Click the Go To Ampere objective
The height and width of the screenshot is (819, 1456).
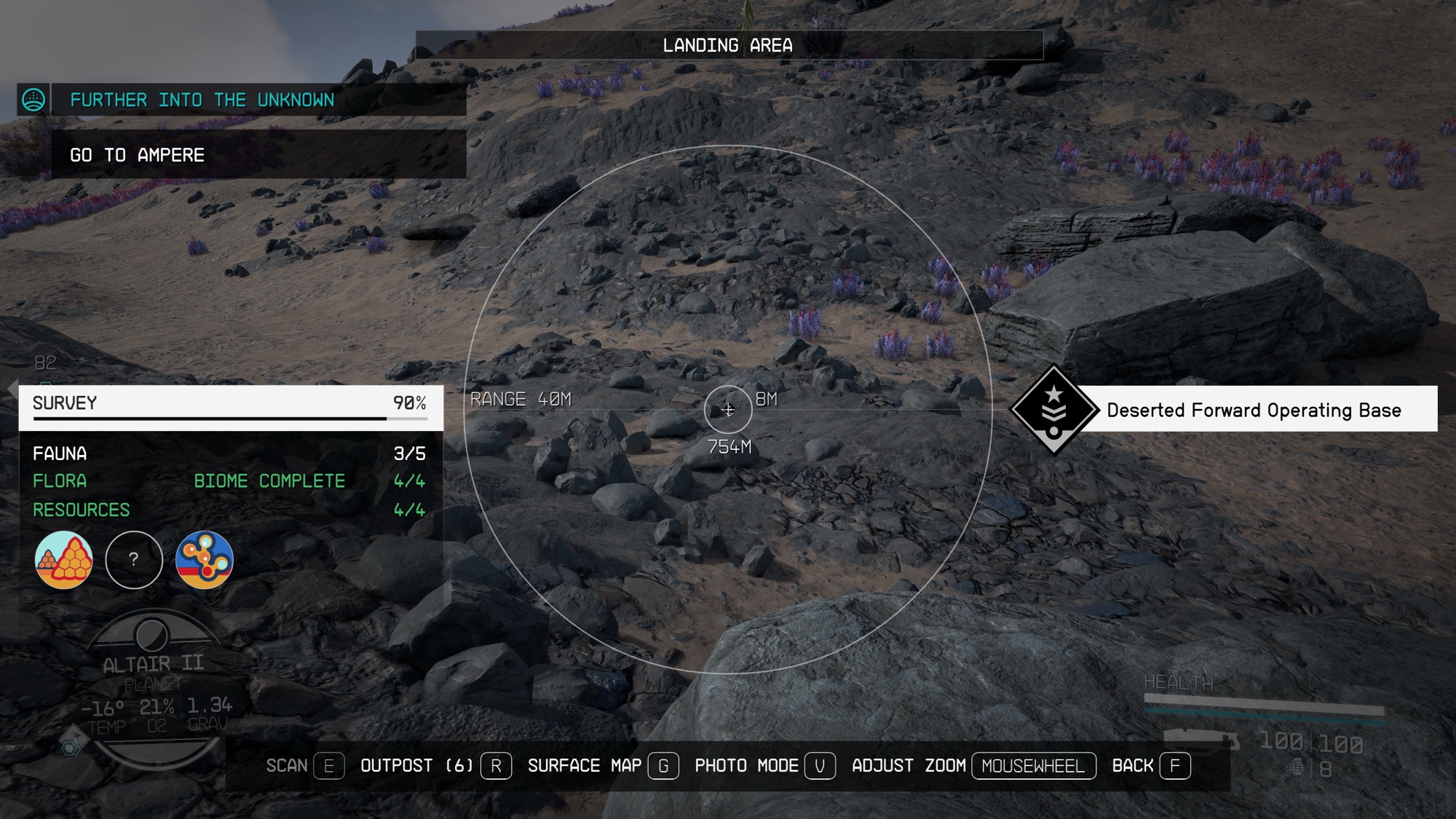(137, 155)
